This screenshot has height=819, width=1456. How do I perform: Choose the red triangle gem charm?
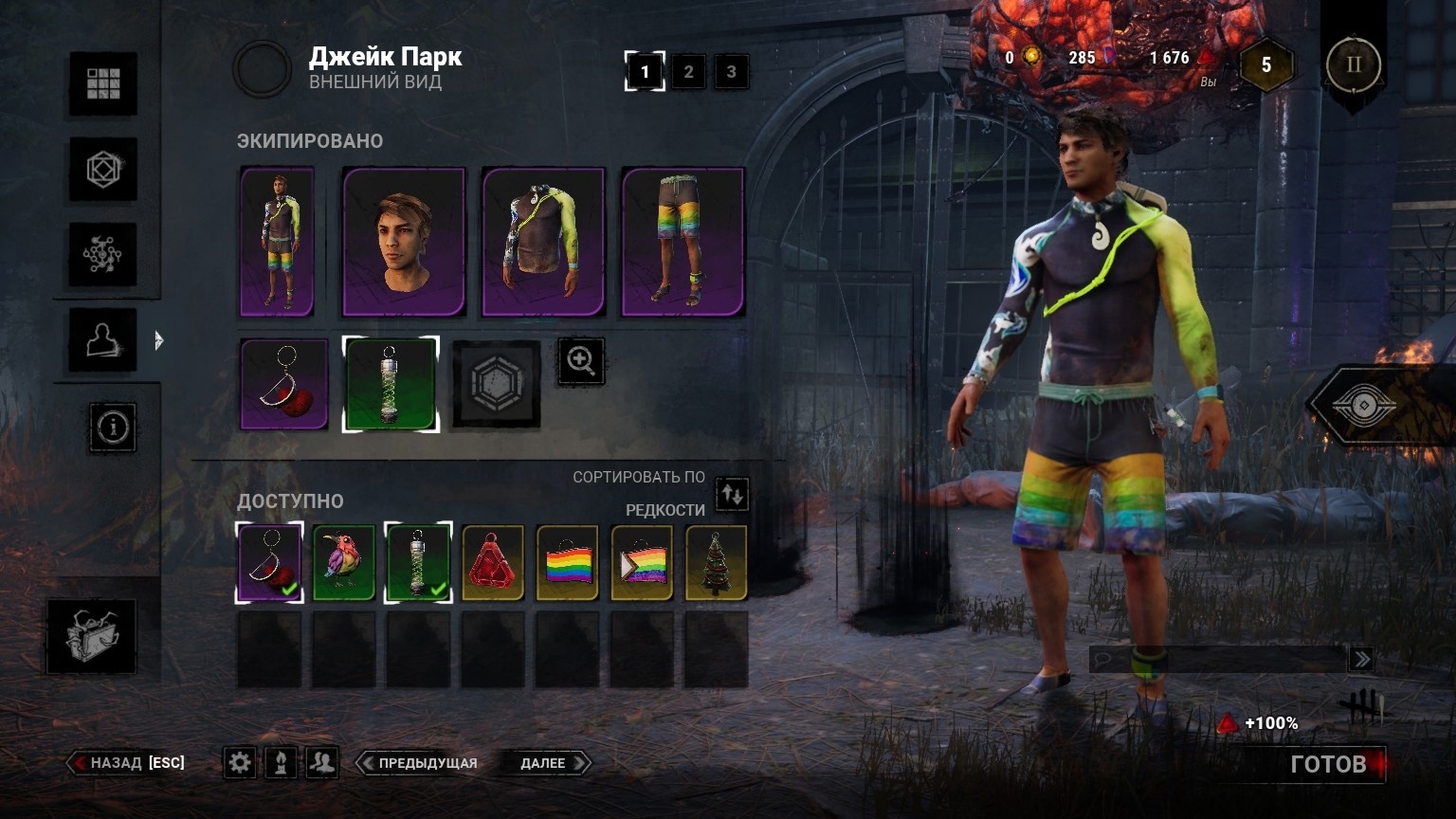pos(493,563)
